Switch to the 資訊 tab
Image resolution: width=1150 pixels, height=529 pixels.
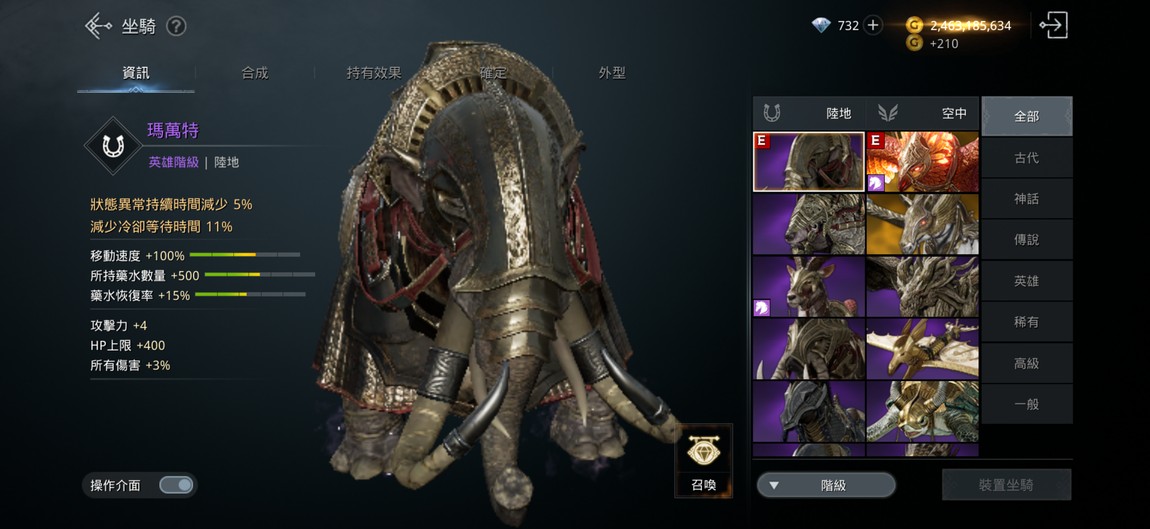point(136,73)
